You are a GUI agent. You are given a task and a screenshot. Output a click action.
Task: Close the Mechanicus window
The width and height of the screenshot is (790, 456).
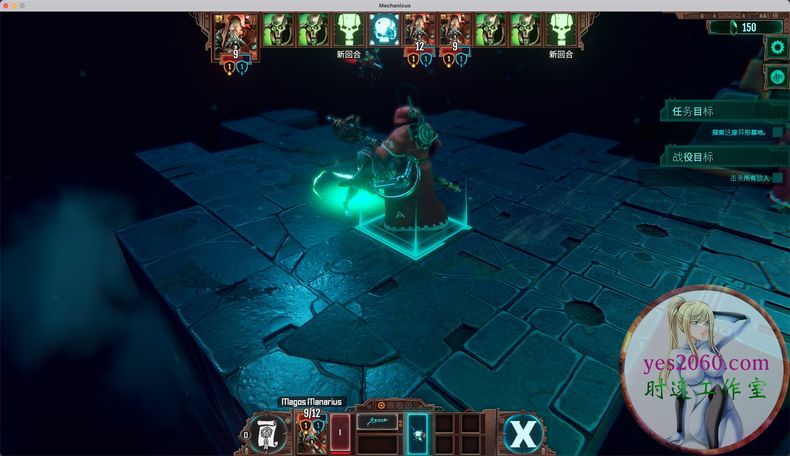pos(8,5)
